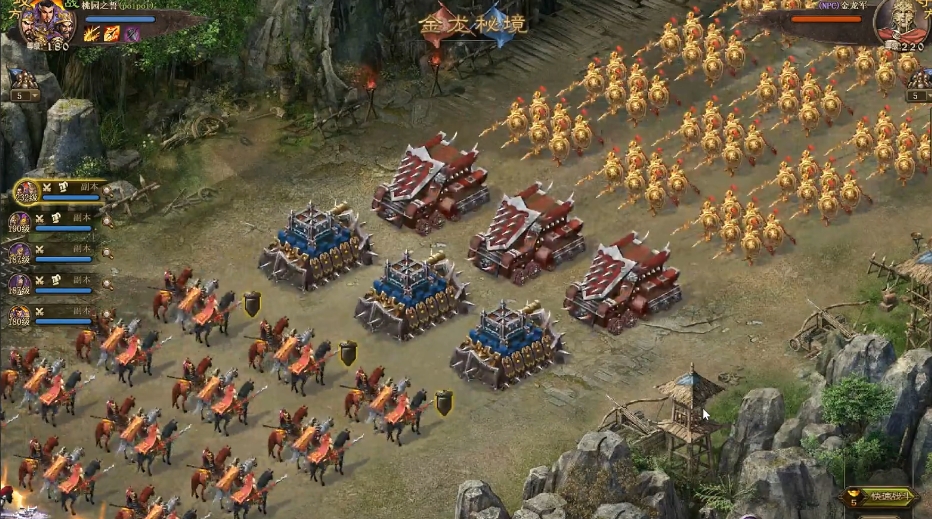Open the attacker's three-hero portrait
Viewport: 932px width, 519px height.
click(46, 22)
